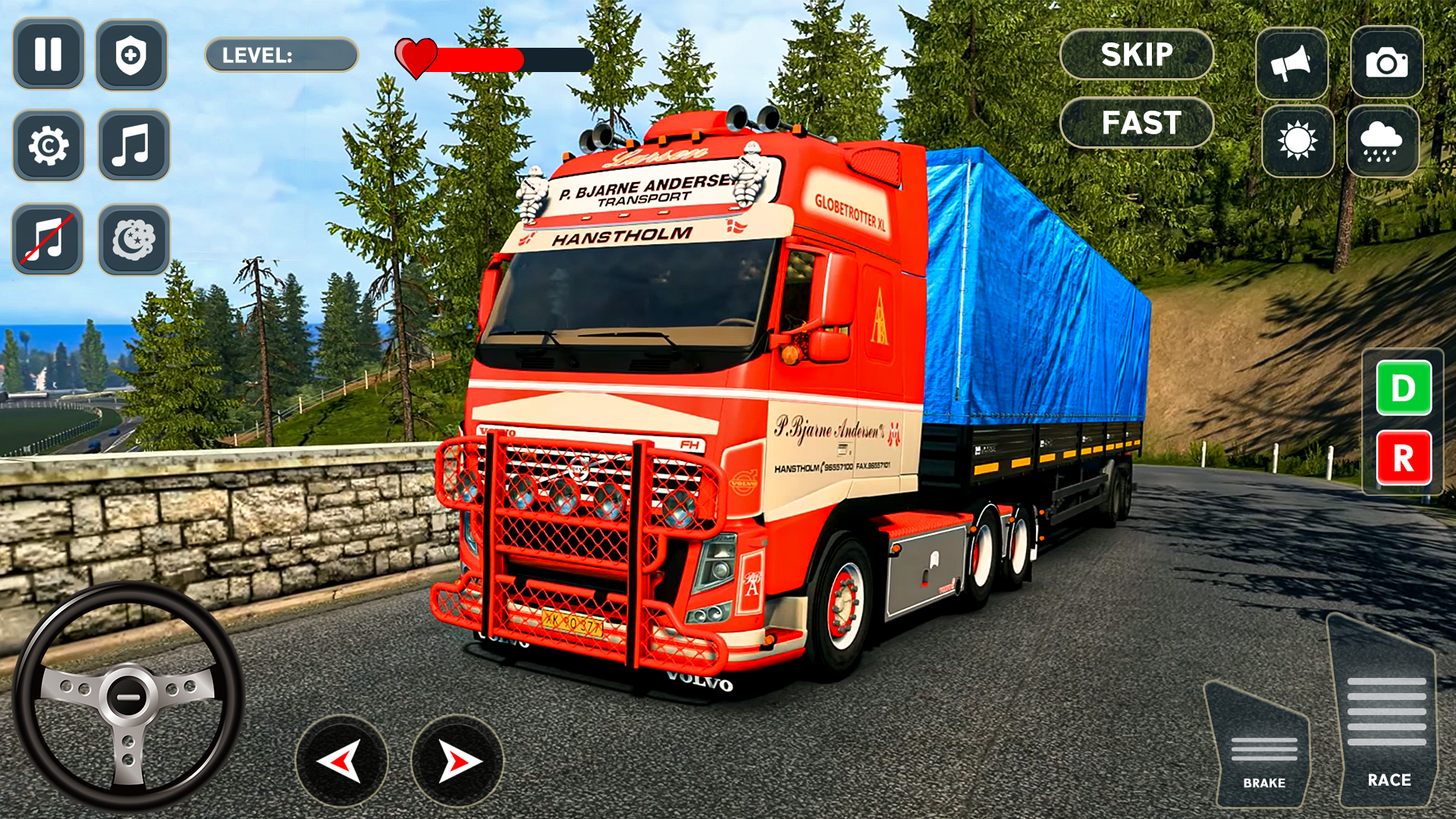This screenshot has width=1456, height=819.
Task: Select rainy weather icon
Action: click(x=1382, y=141)
